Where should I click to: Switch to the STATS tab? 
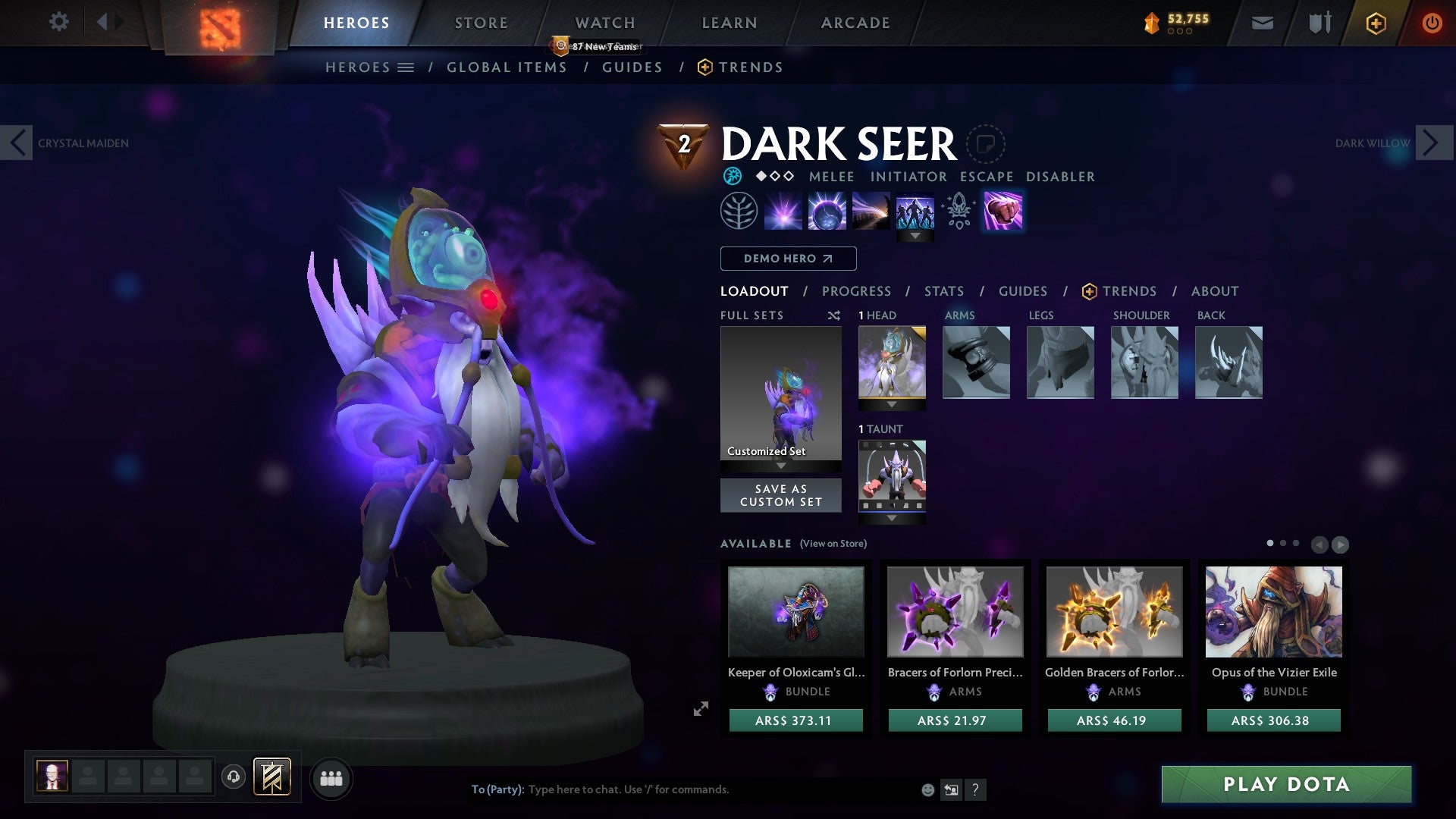click(943, 290)
